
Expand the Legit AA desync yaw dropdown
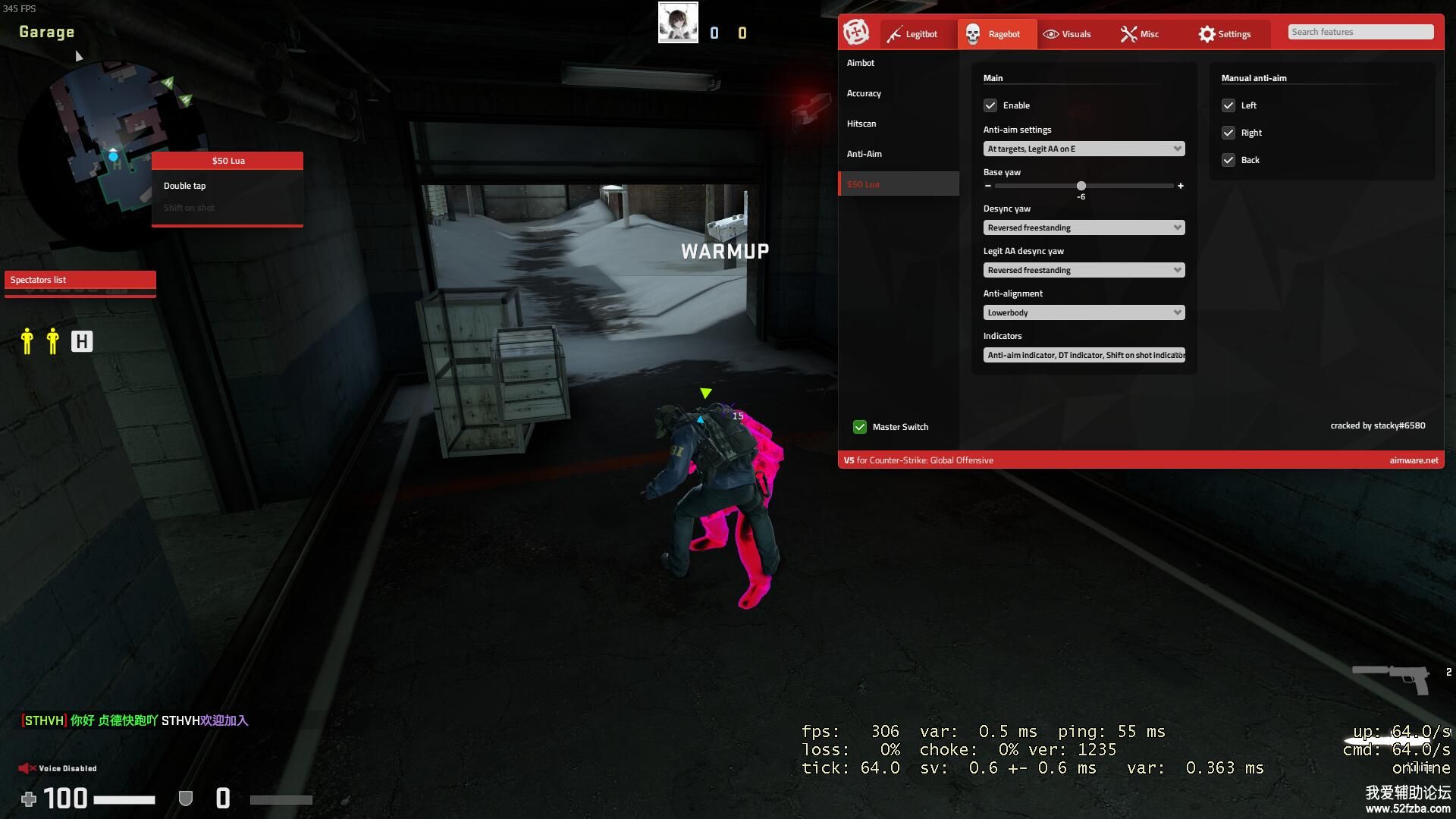(1084, 270)
